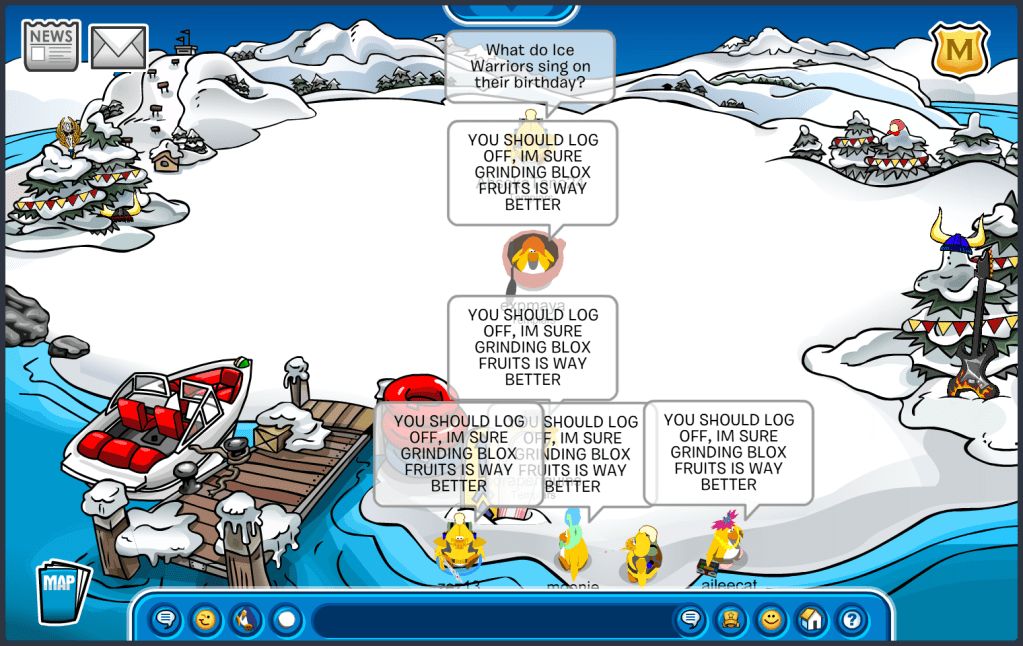Check mail via the envelope icon
The image size is (1023, 646).
tap(119, 47)
